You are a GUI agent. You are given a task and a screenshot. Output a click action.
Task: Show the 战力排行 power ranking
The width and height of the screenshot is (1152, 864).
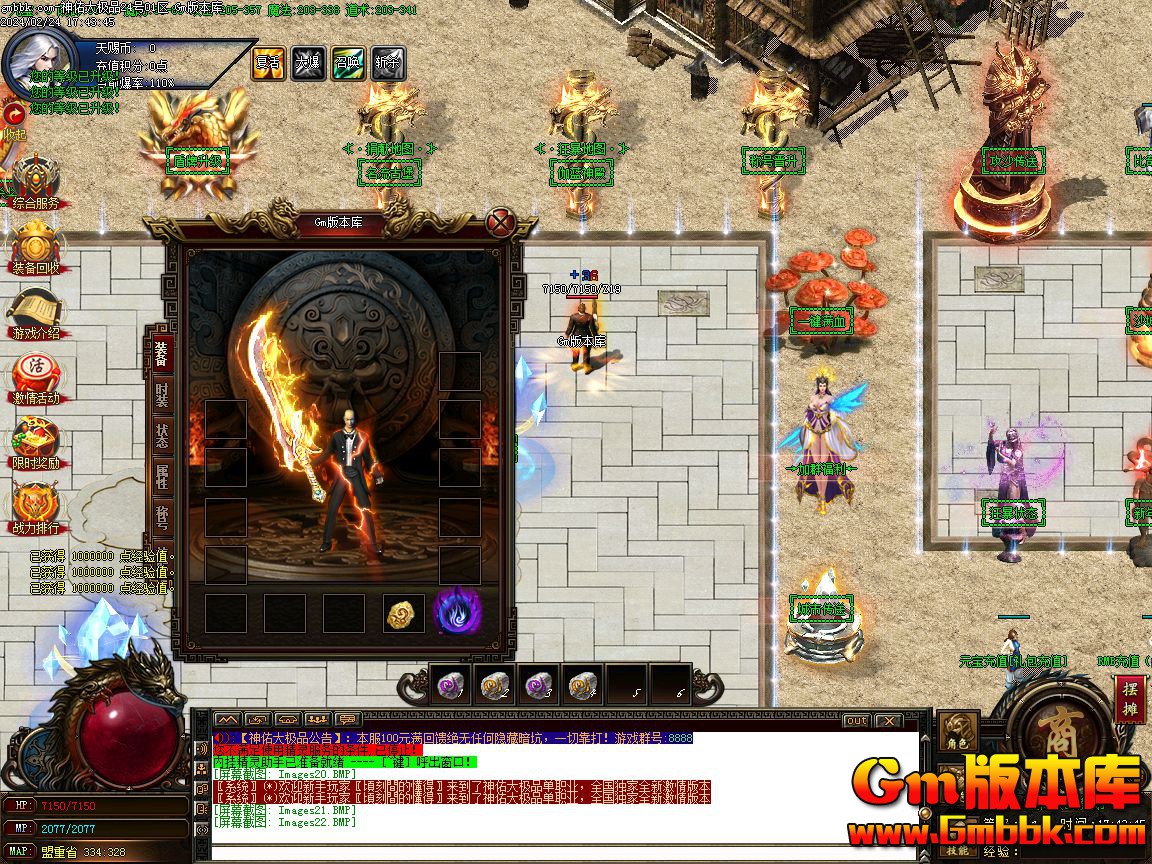point(35,510)
